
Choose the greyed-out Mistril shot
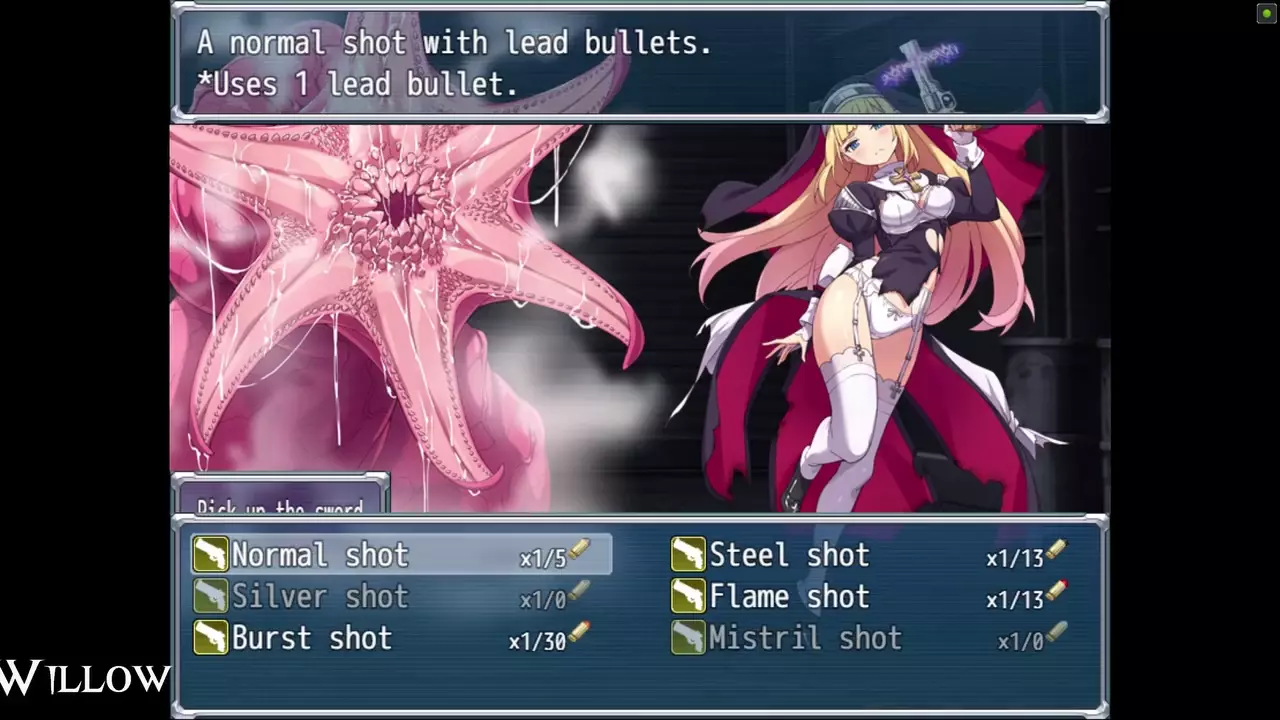click(805, 638)
